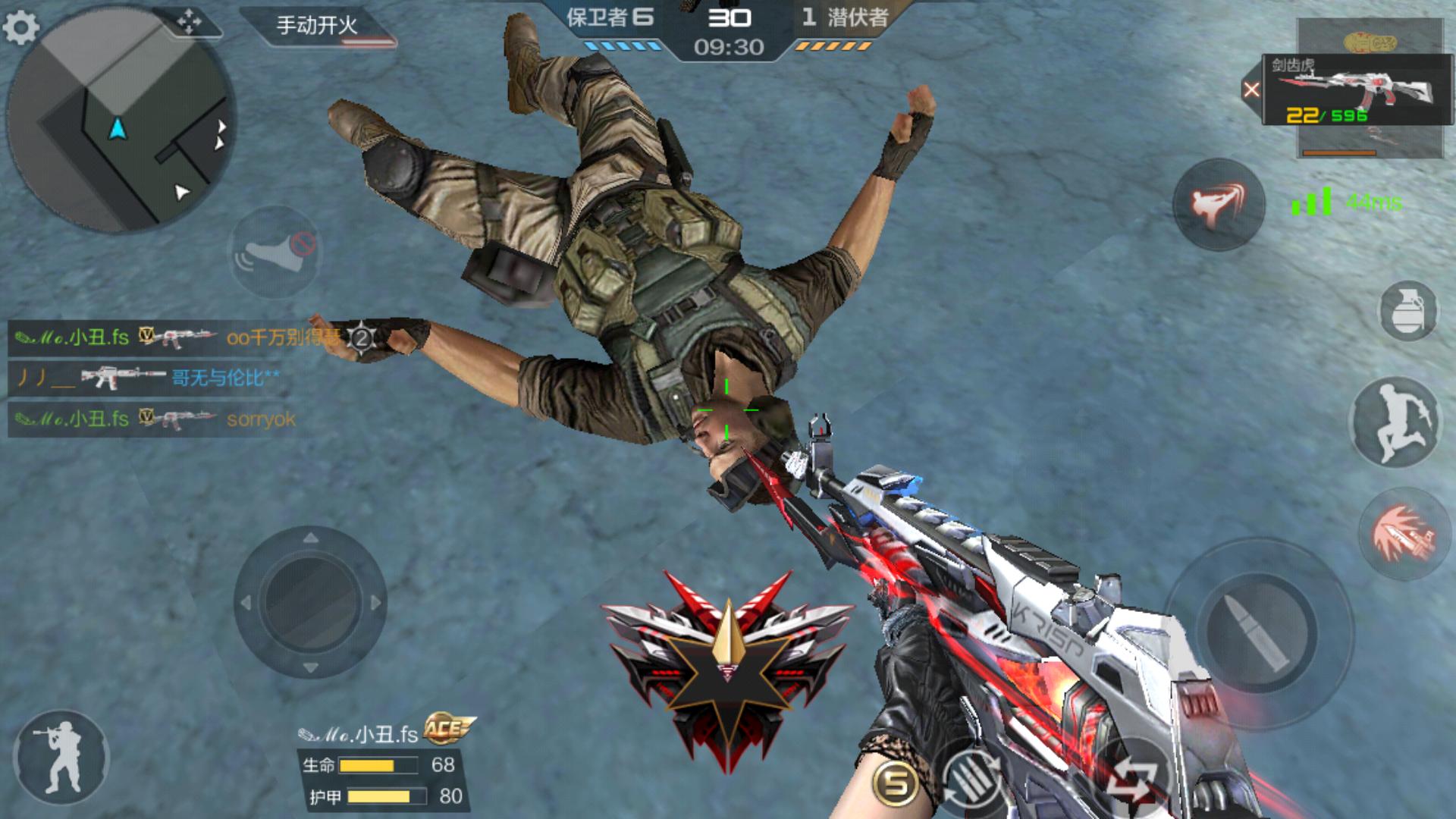The width and height of the screenshot is (1456, 819).
Task: Activate the kick melee attack button
Action: [1218, 205]
